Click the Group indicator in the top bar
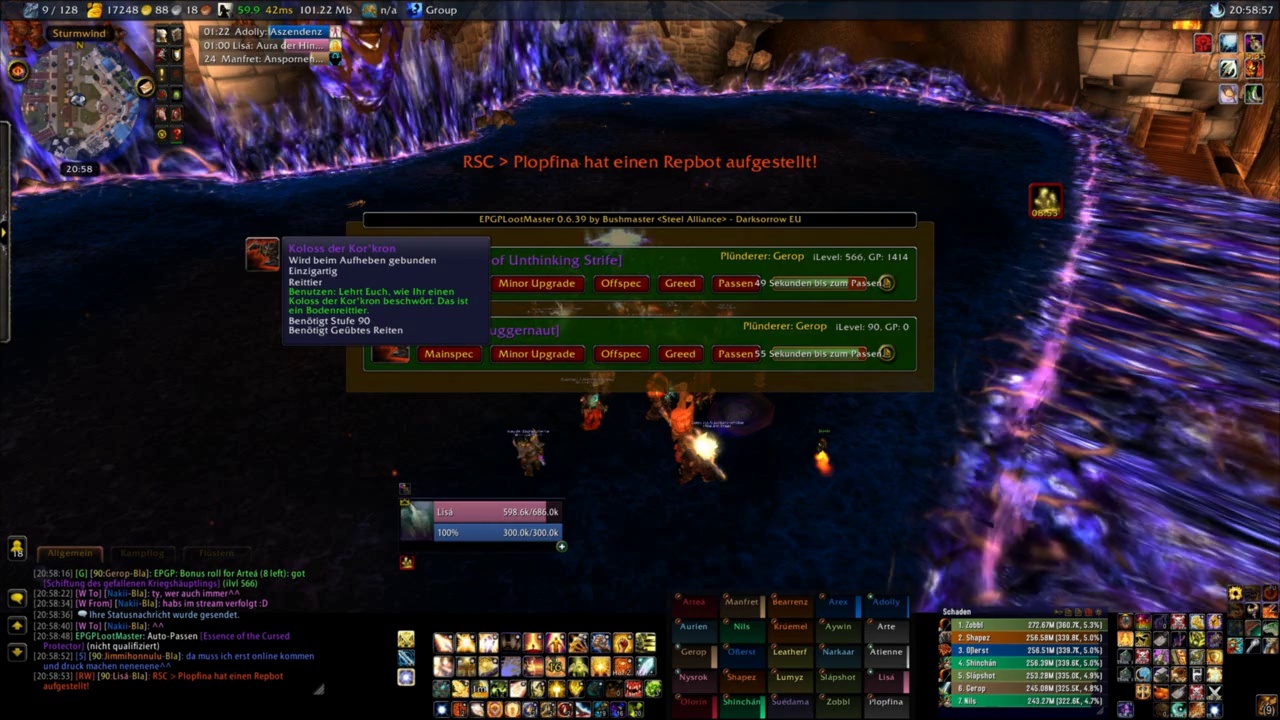Screen dimensions: 1280x720 coord(432,10)
